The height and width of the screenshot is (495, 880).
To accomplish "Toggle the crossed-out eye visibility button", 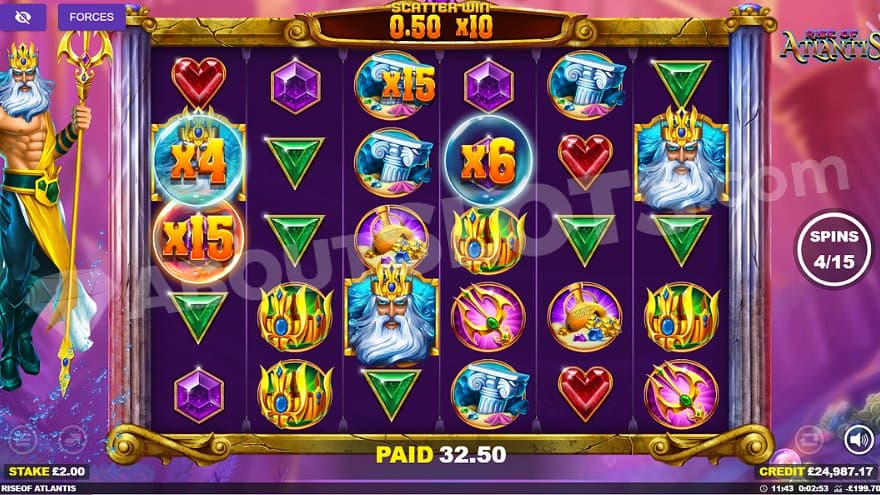I will (24, 17).
